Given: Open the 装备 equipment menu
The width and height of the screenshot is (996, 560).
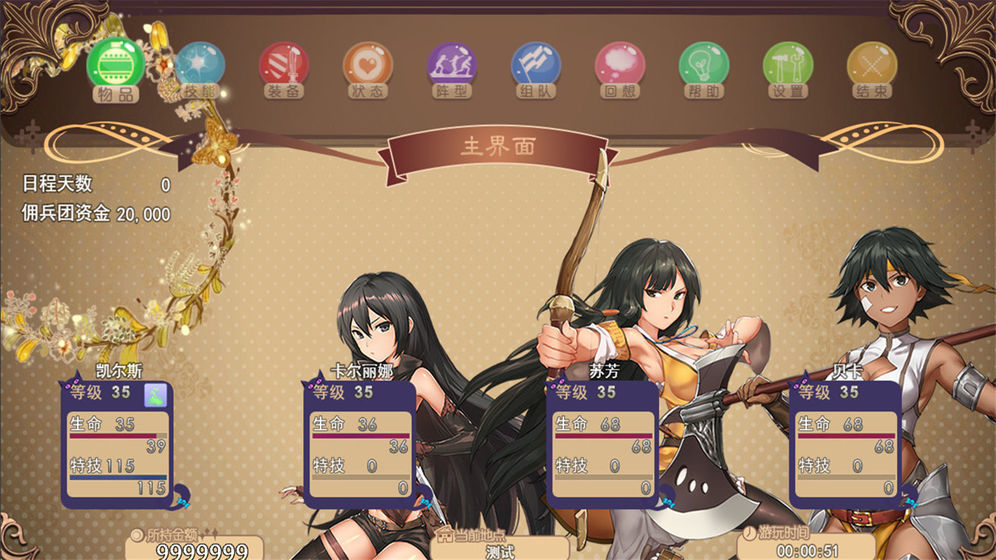Looking at the screenshot, I should coord(284,66).
